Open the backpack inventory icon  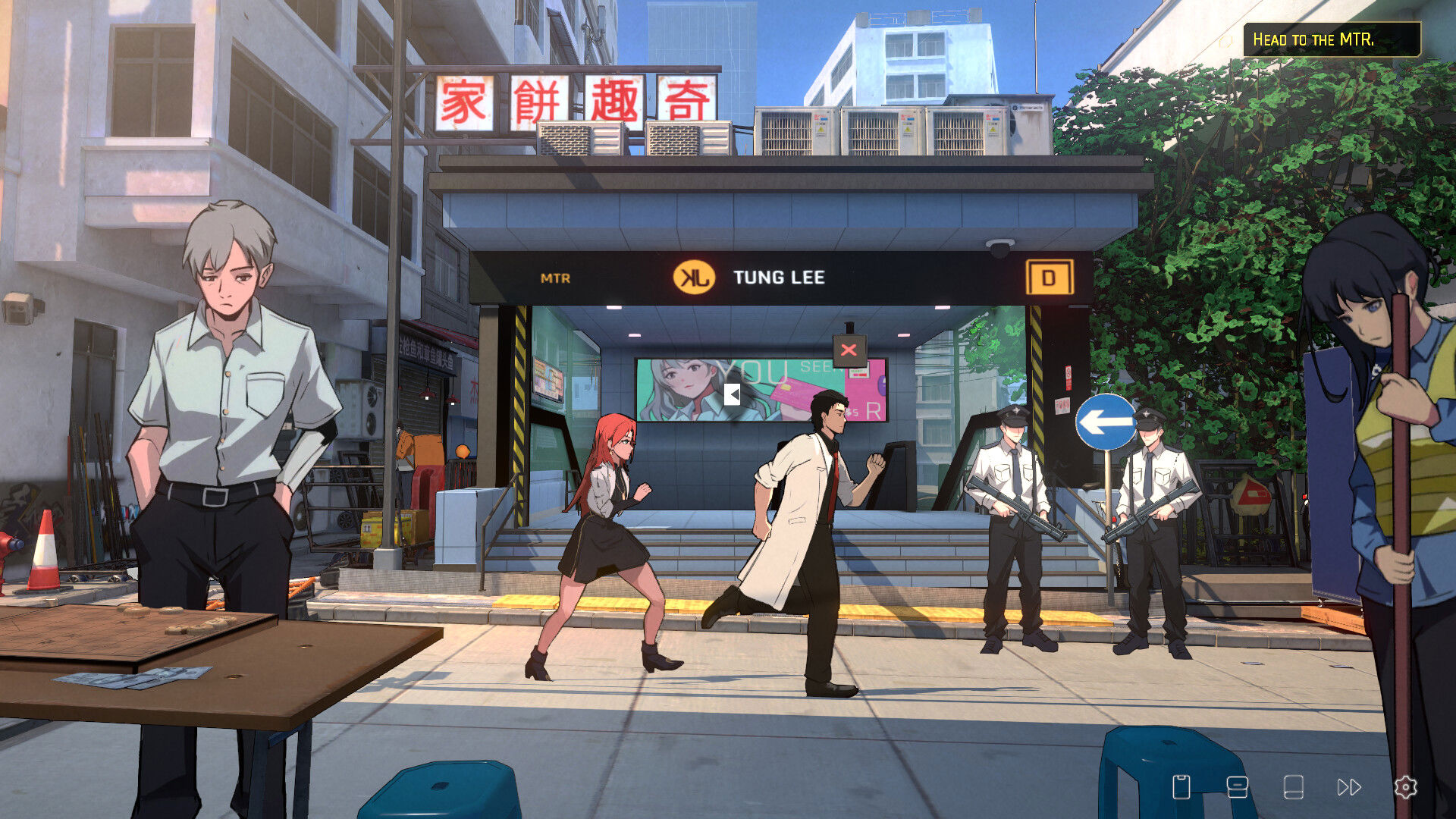click(x=1237, y=787)
